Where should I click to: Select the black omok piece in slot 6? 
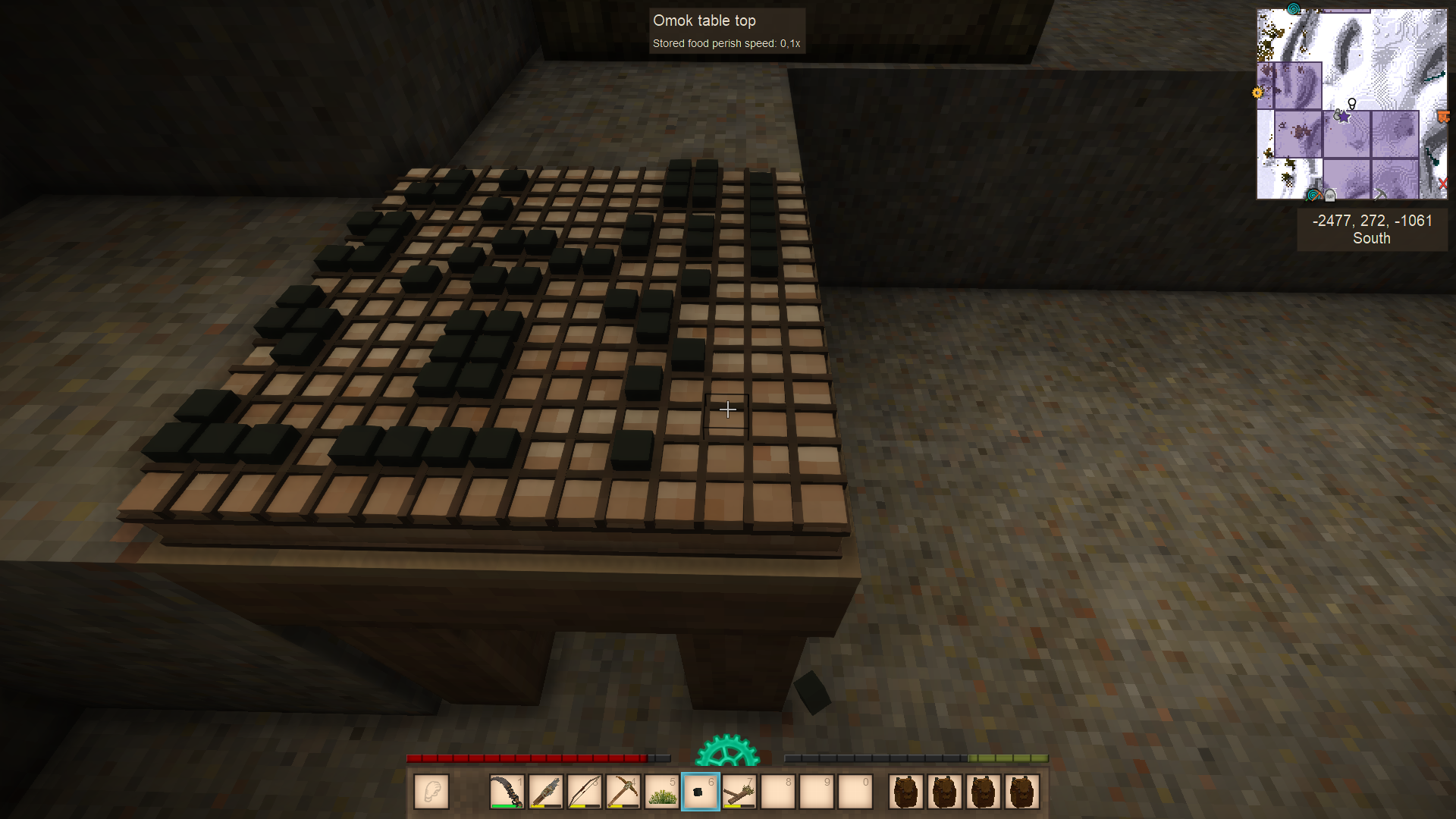[x=701, y=792]
